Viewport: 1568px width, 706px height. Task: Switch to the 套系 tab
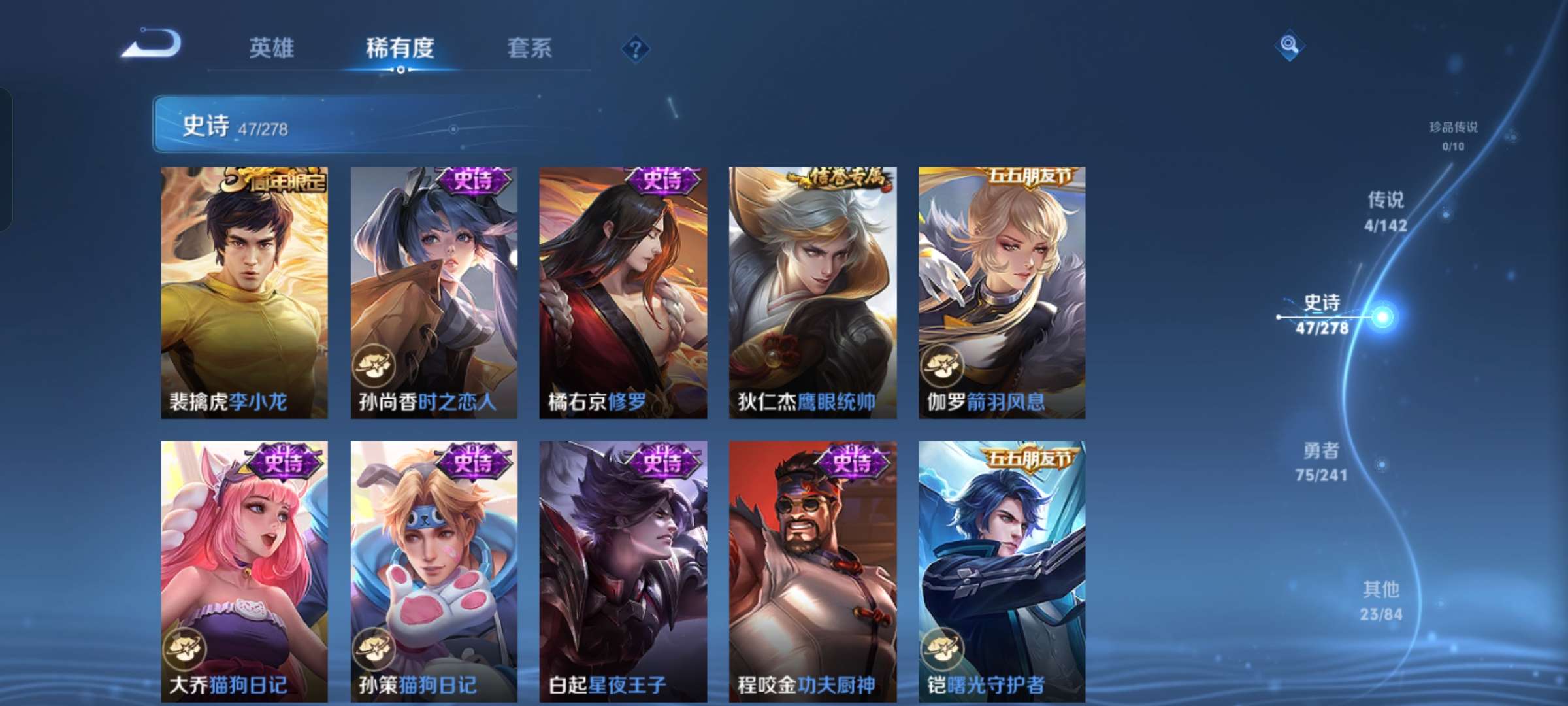point(531,48)
